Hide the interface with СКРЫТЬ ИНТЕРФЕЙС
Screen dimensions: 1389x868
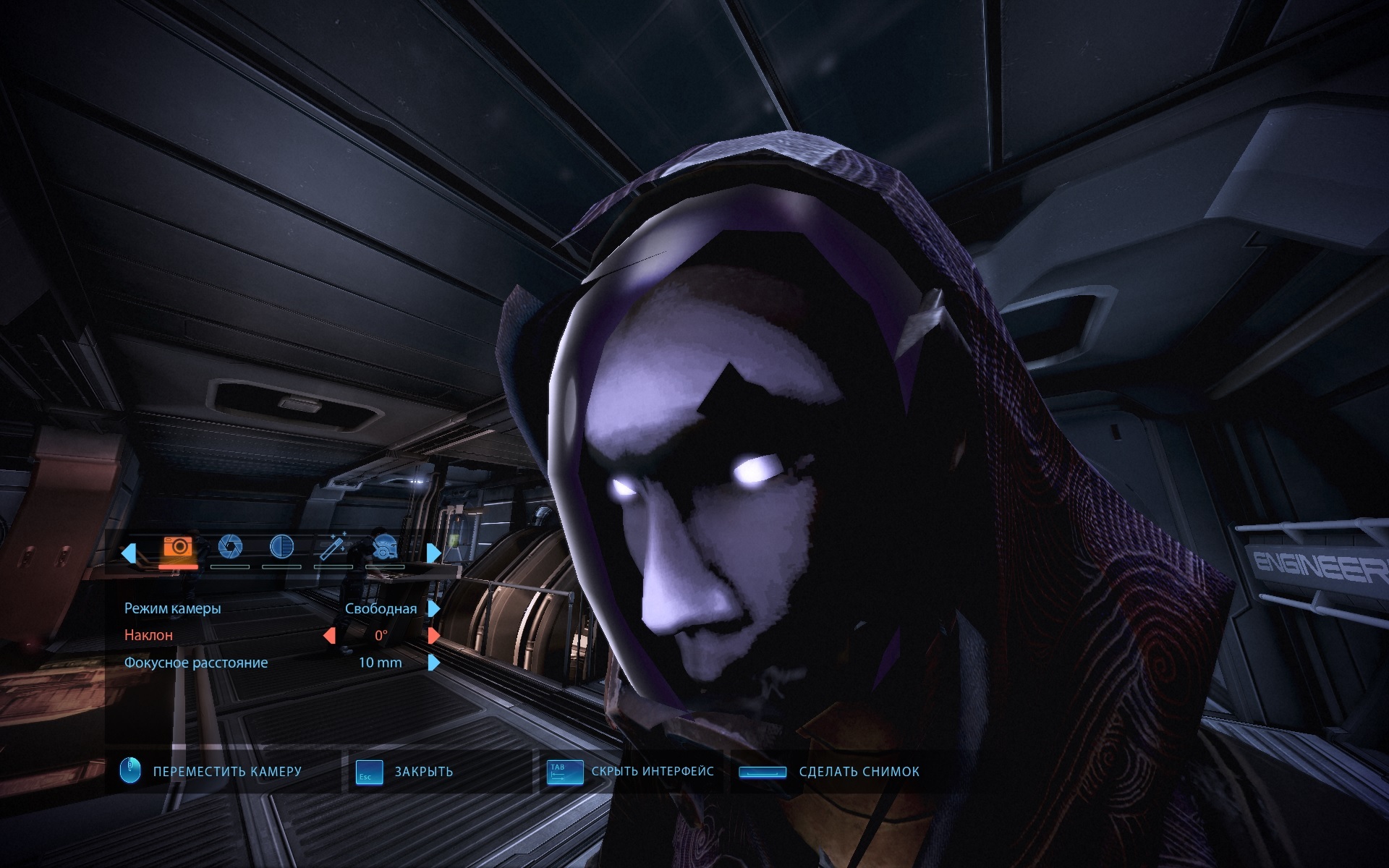[652, 772]
